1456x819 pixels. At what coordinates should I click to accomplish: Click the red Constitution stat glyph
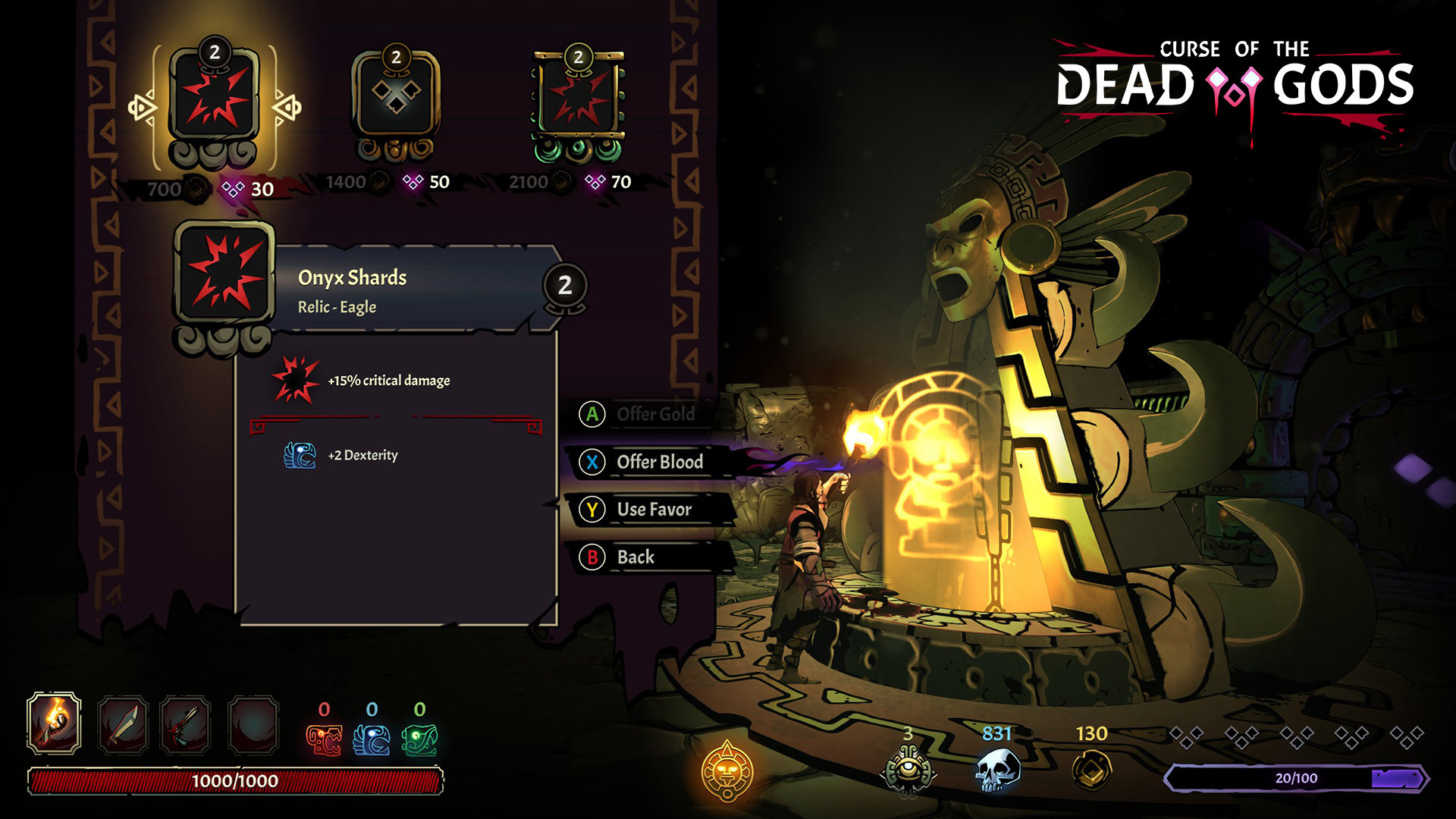[x=324, y=739]
